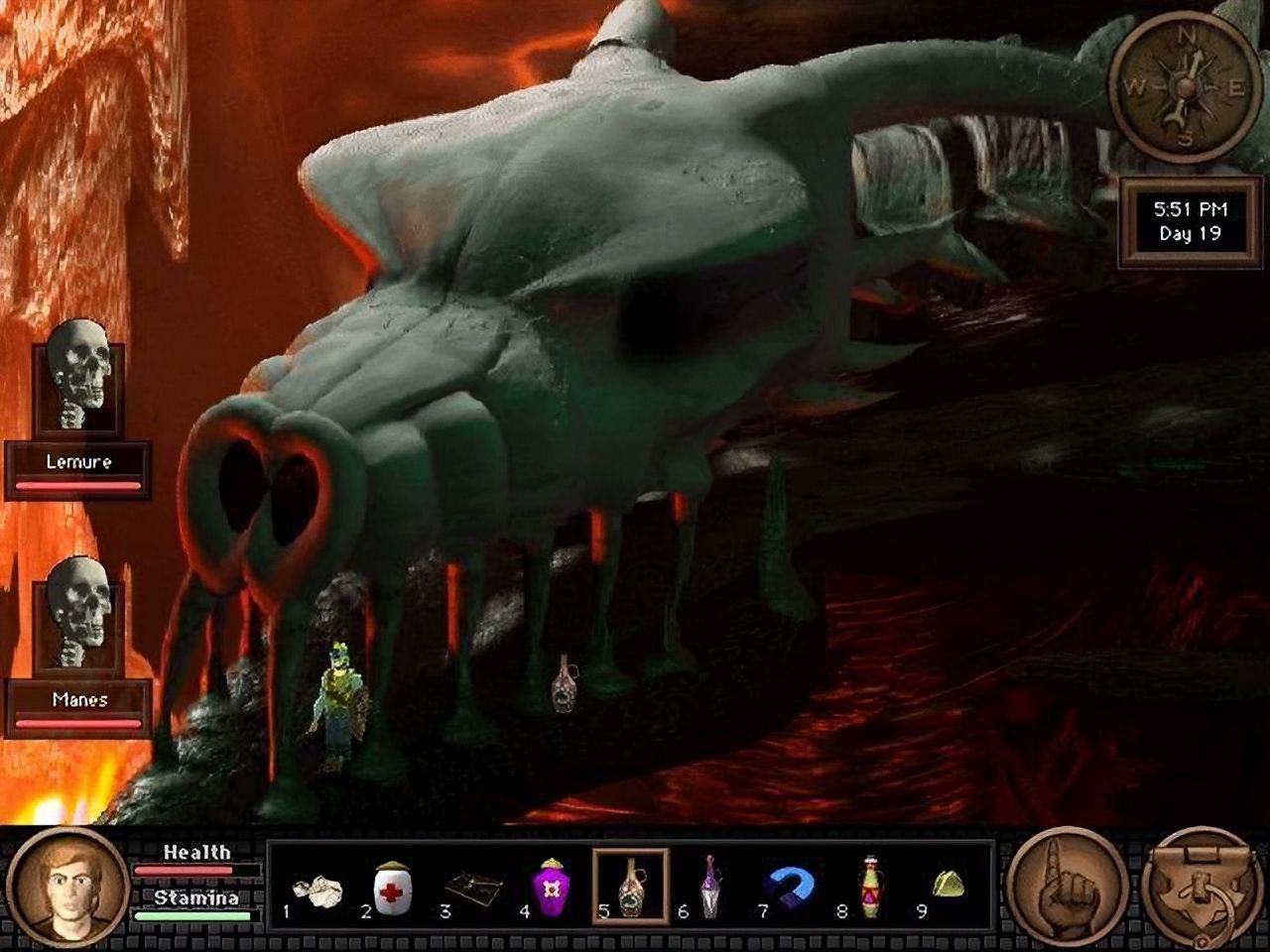Click the Manes skull portrait
The width and height of the screenshot is (1270, 952).
coord(78,615)
